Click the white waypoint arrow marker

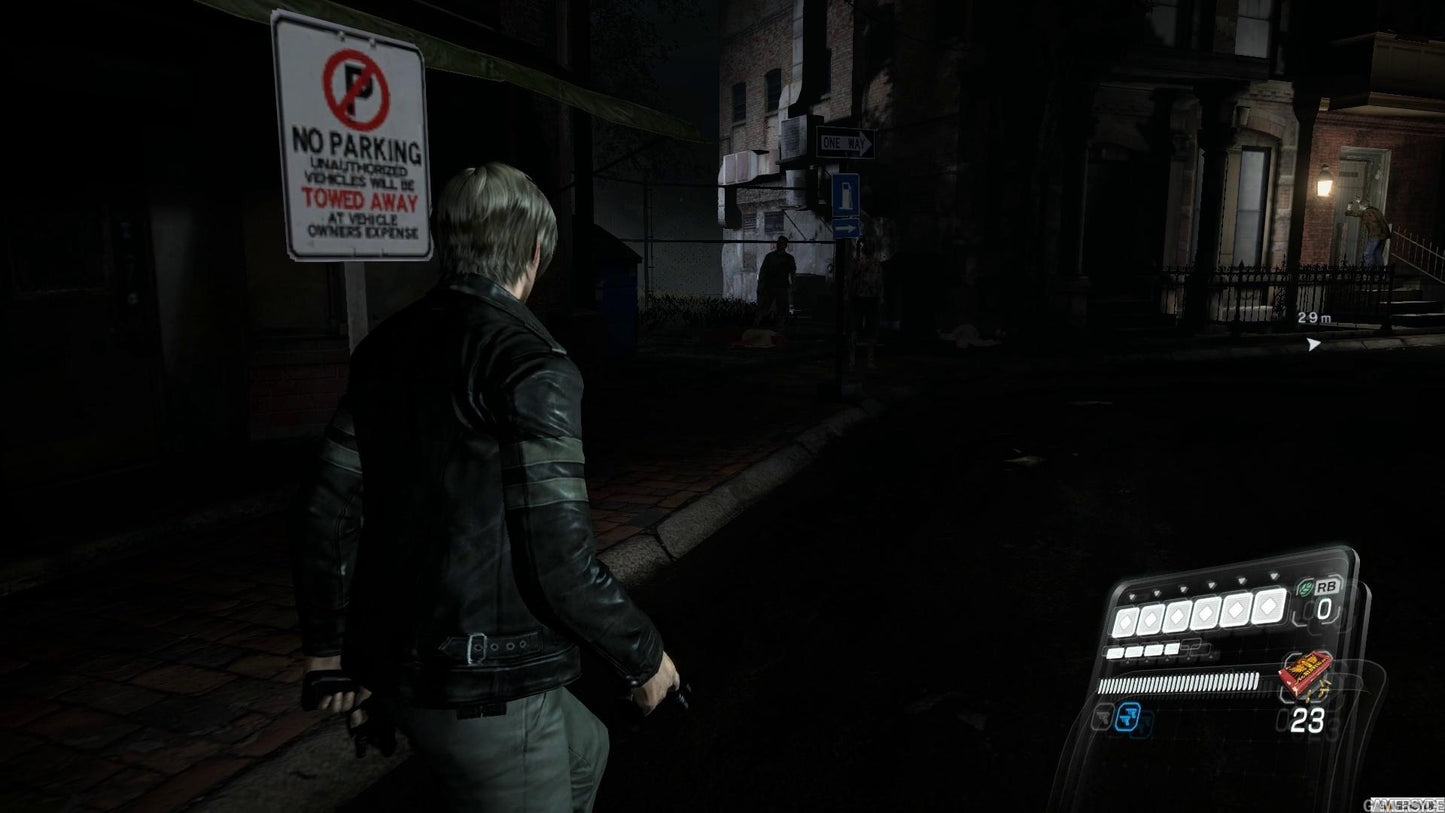pos(1311,344)
